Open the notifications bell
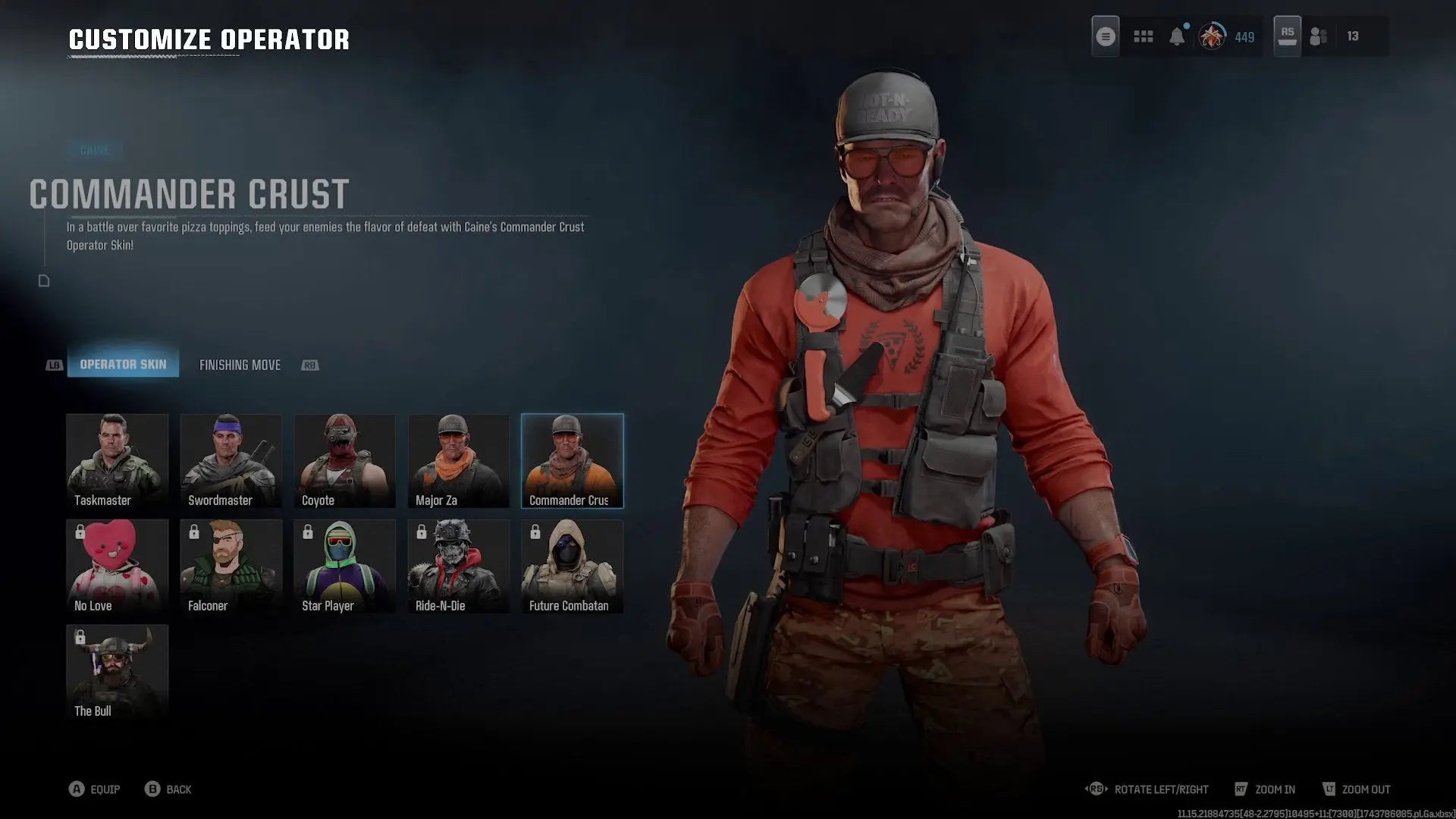This screenshot has height=819, width=1456. click(1178, 36)
